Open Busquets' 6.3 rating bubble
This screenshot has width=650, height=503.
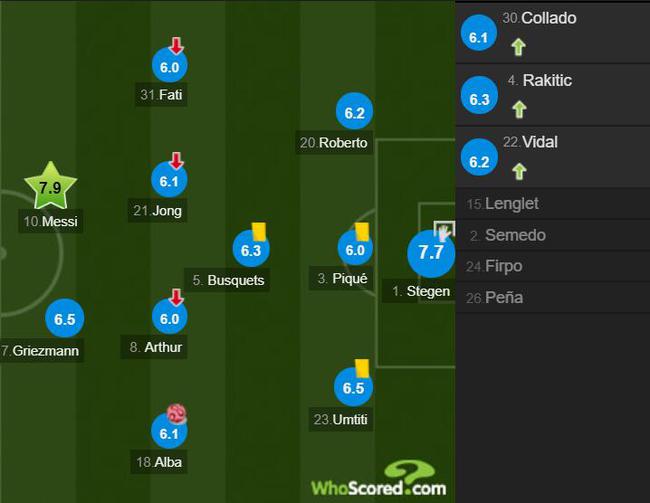pos(250,250)
